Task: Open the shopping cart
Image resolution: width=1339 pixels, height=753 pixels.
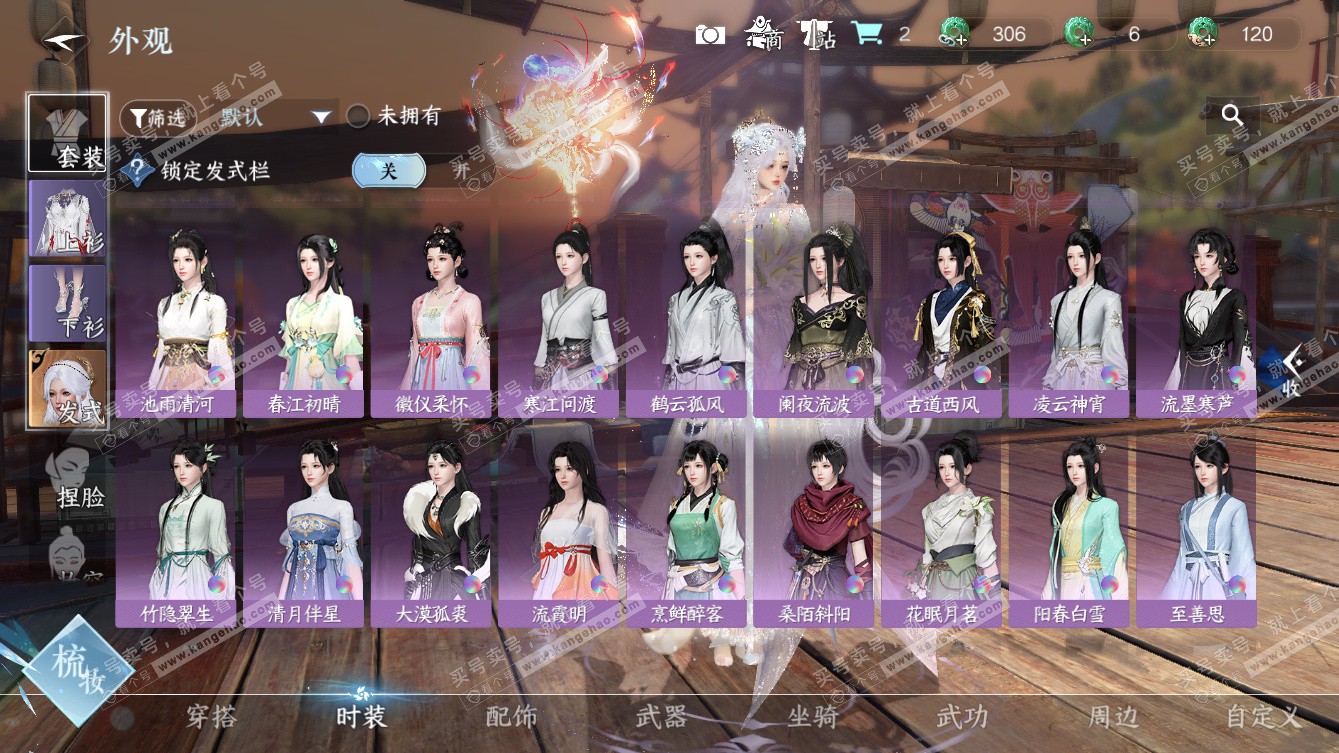Action: point(866,34)
